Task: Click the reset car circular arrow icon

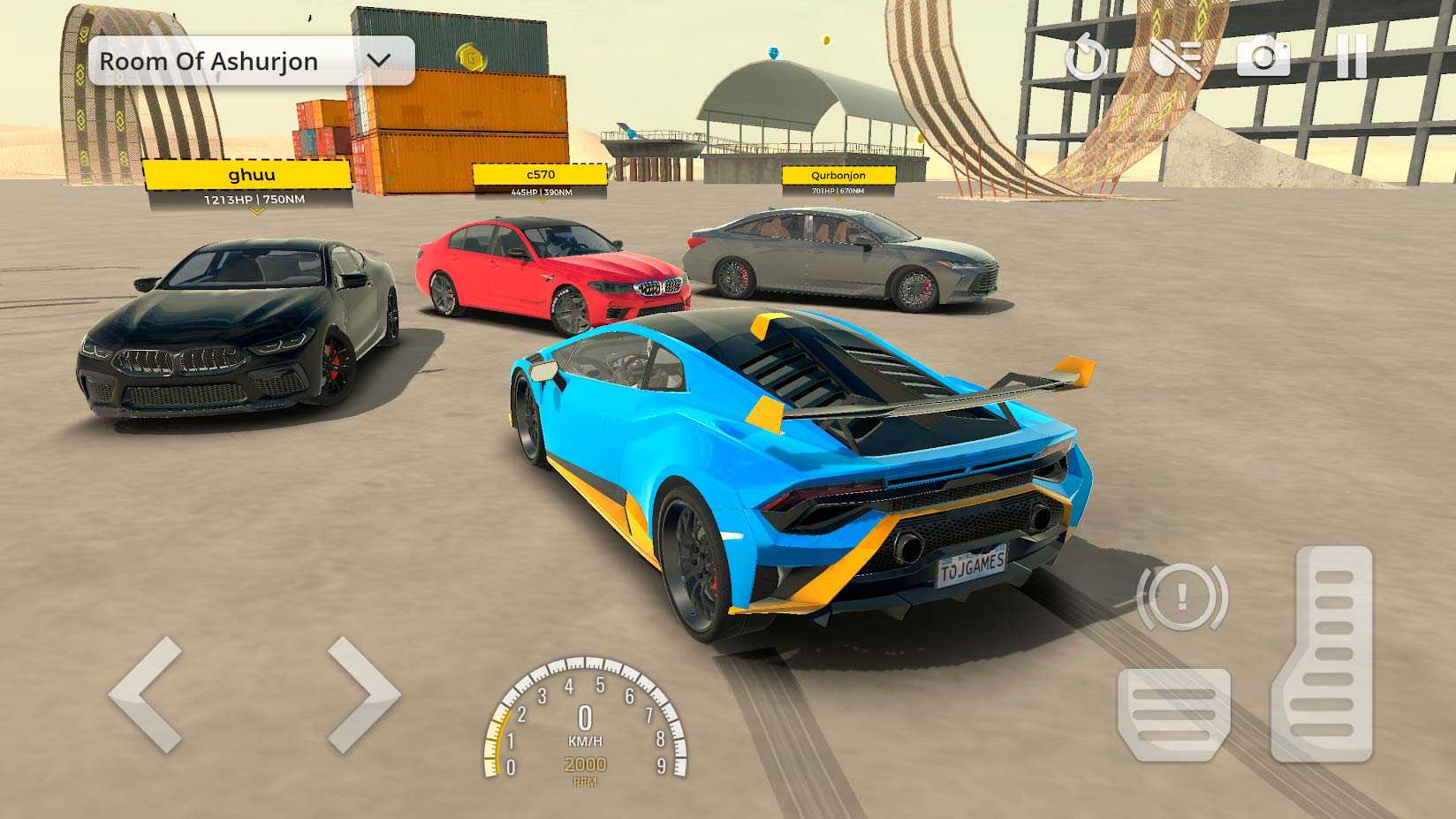Action: point(1086,58)
